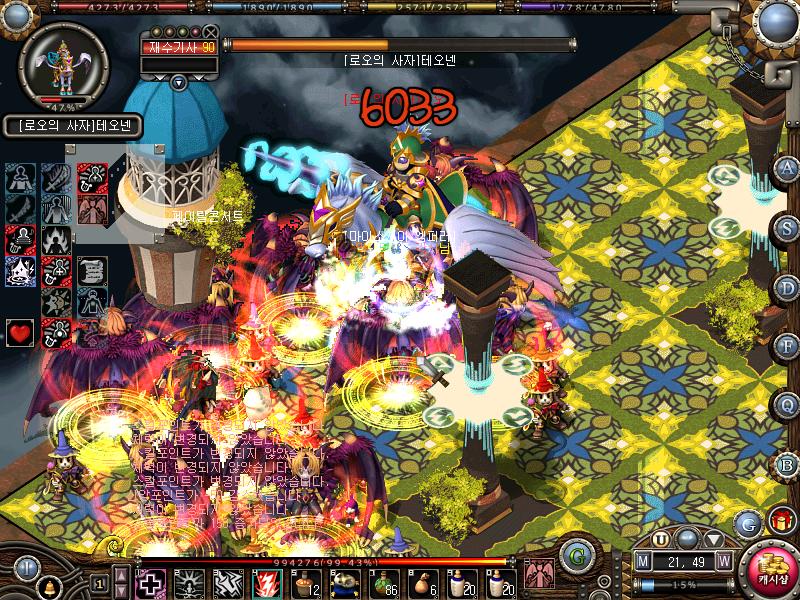800x600 pixels.
Task: Click the round F menu button
Action: (788, 345)
